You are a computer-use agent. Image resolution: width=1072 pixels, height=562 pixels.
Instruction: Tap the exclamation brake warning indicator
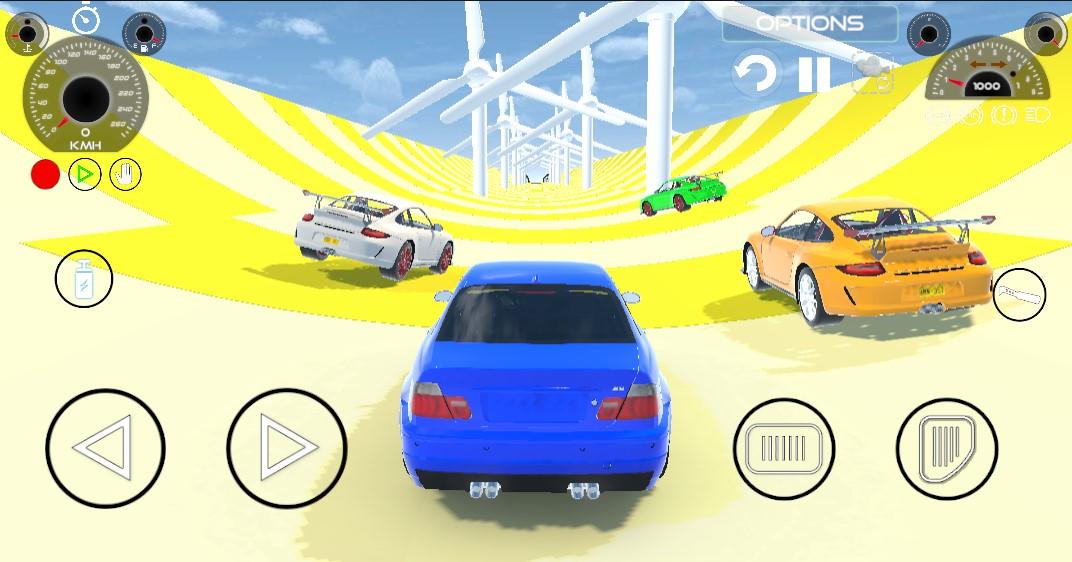click(1003, 115)
